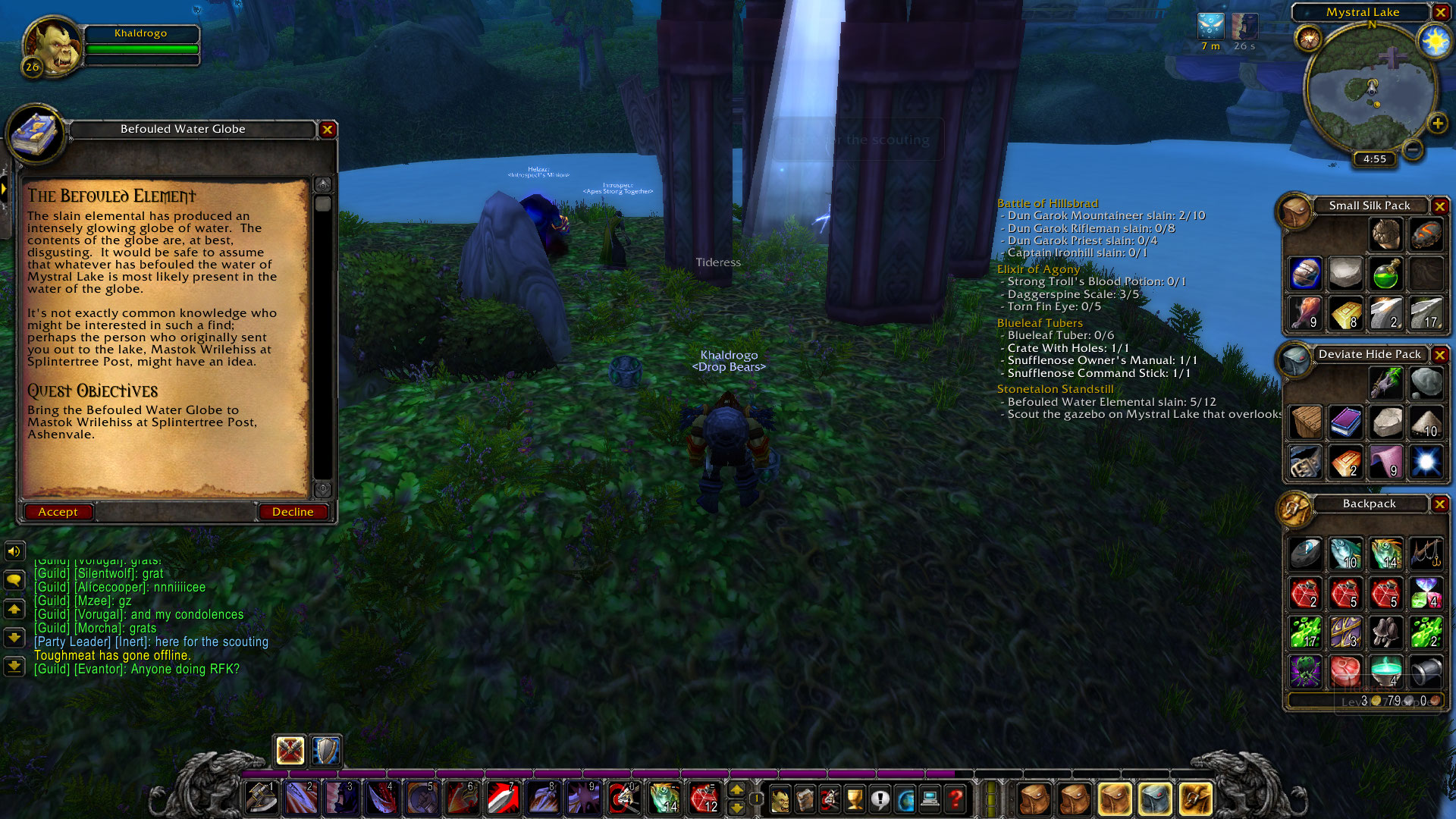Click the Help red question mark

[x=955, y=798]
